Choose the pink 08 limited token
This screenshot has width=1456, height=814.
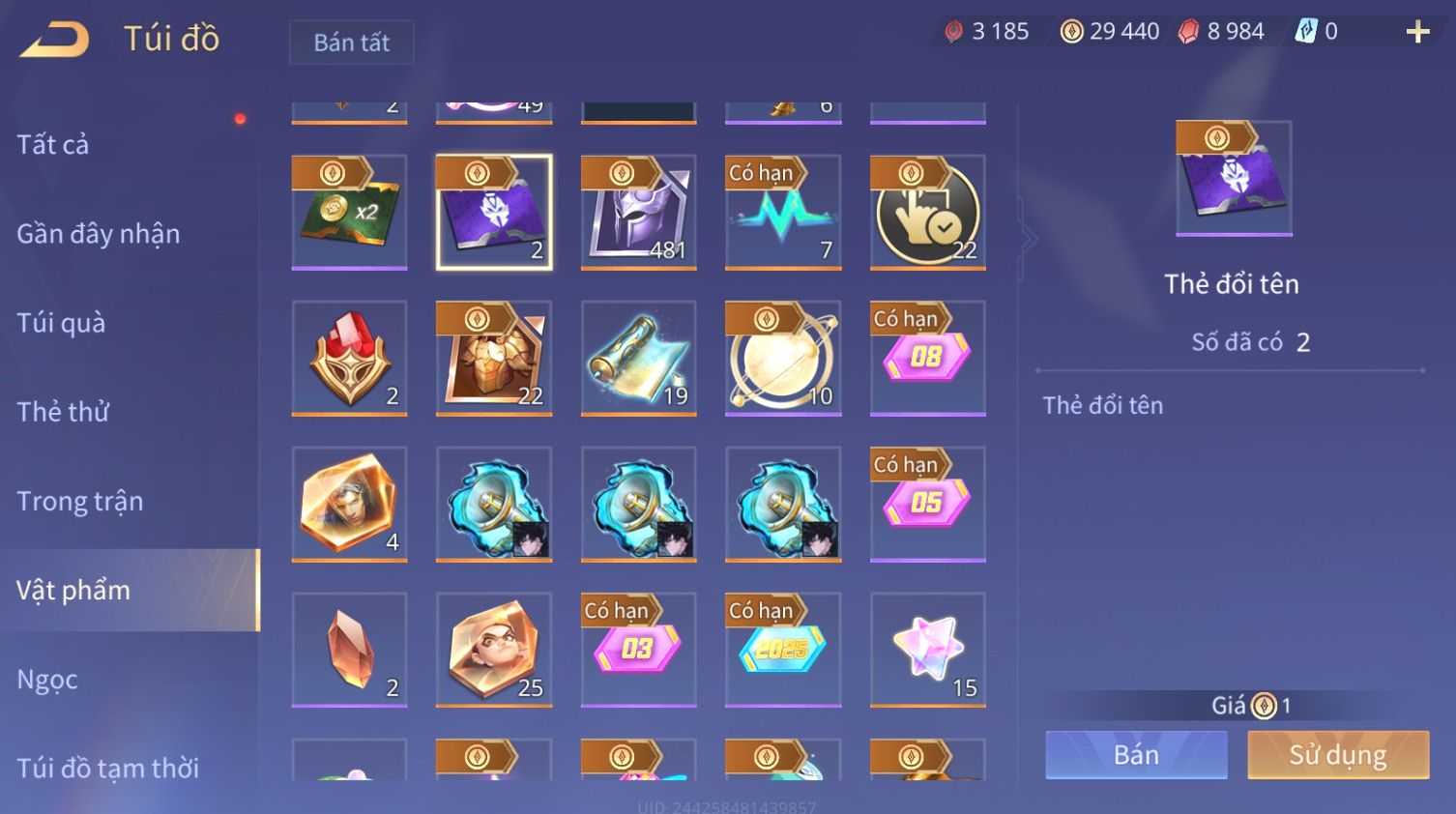pyautogui.click(x=927, y=358)
